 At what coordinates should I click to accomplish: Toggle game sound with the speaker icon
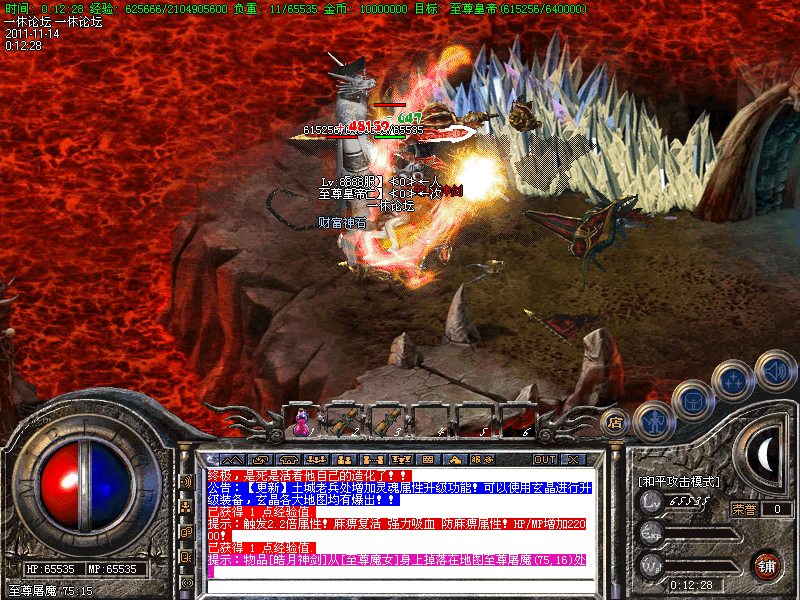click(x=772, y=371)
